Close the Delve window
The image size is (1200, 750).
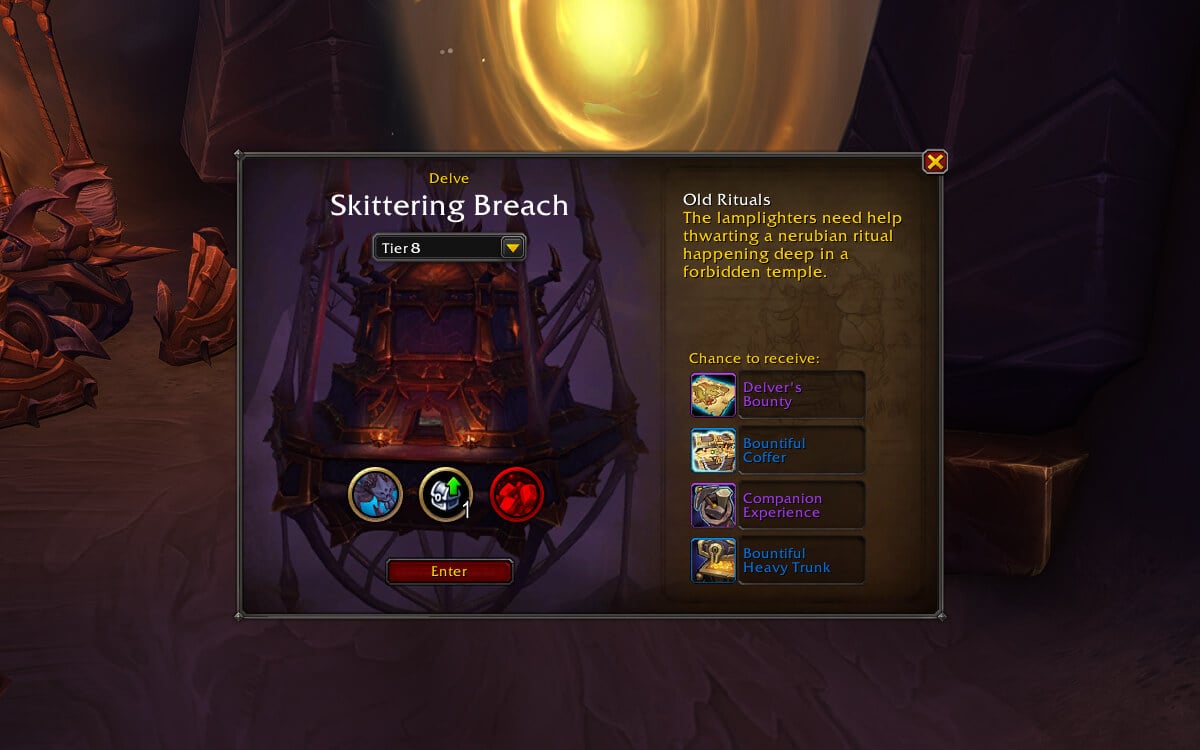(935, 162)
